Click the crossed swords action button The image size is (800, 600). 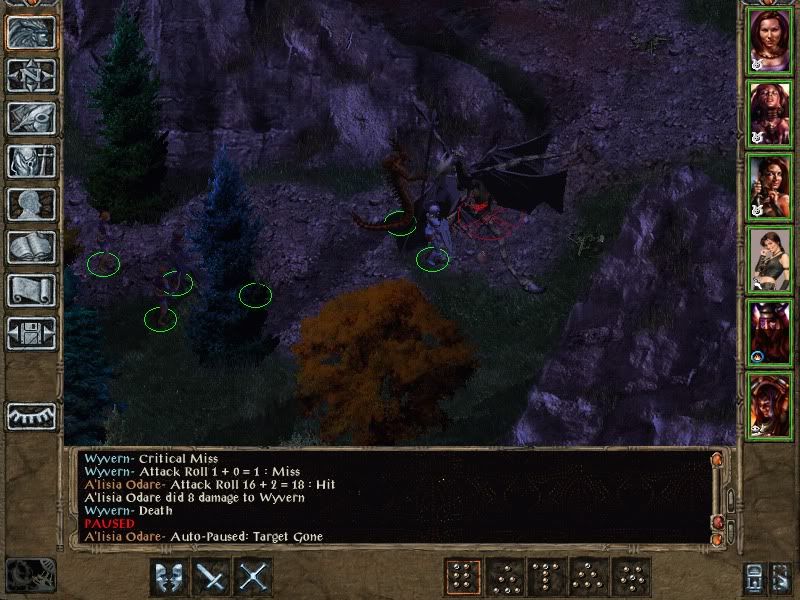(x=255, y=577)
